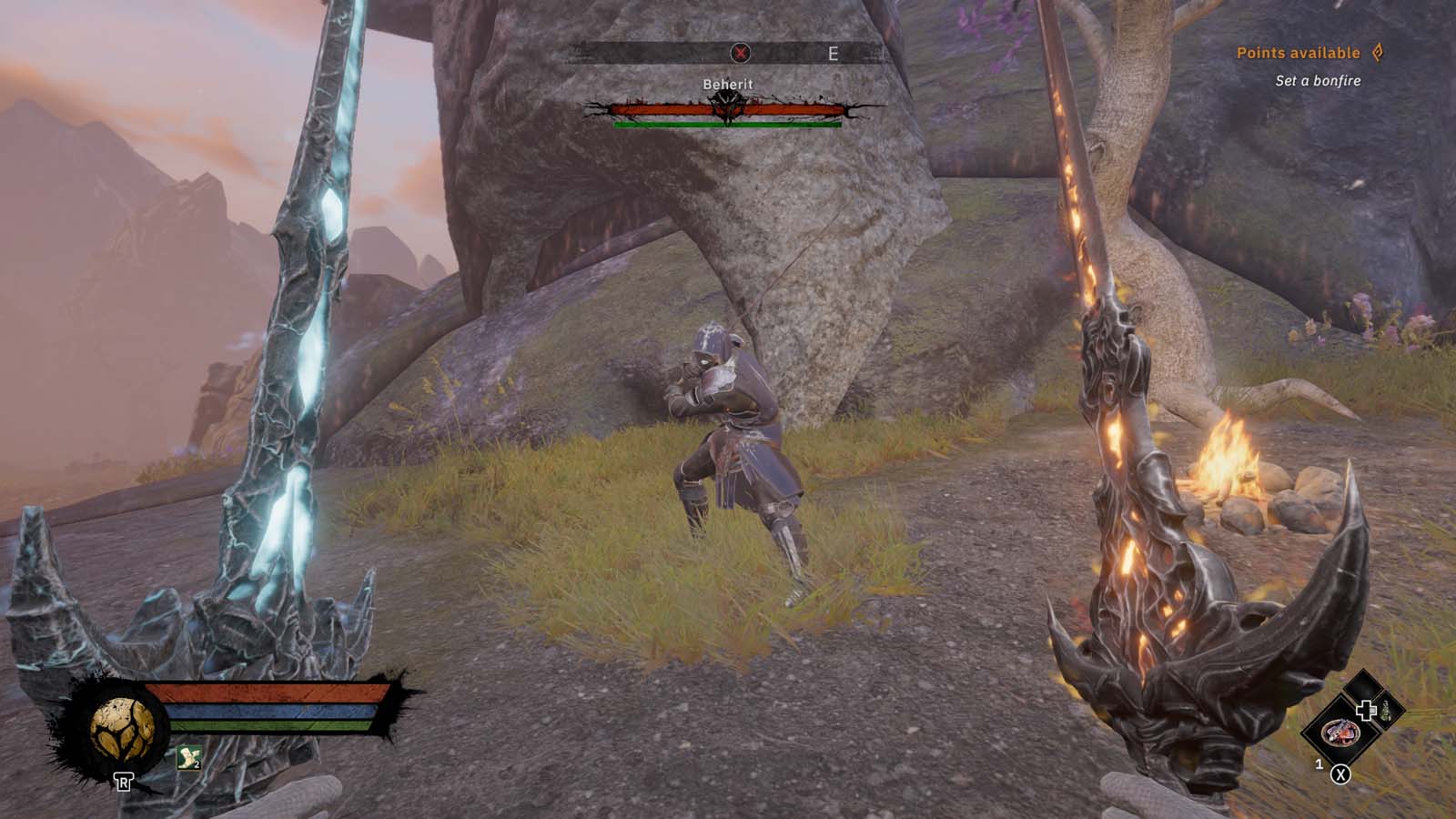The height and width of the screenshot is (819, 1456).
Task: Click the plus icon between the quickslot diamonds
Action: pos(1368,710)
